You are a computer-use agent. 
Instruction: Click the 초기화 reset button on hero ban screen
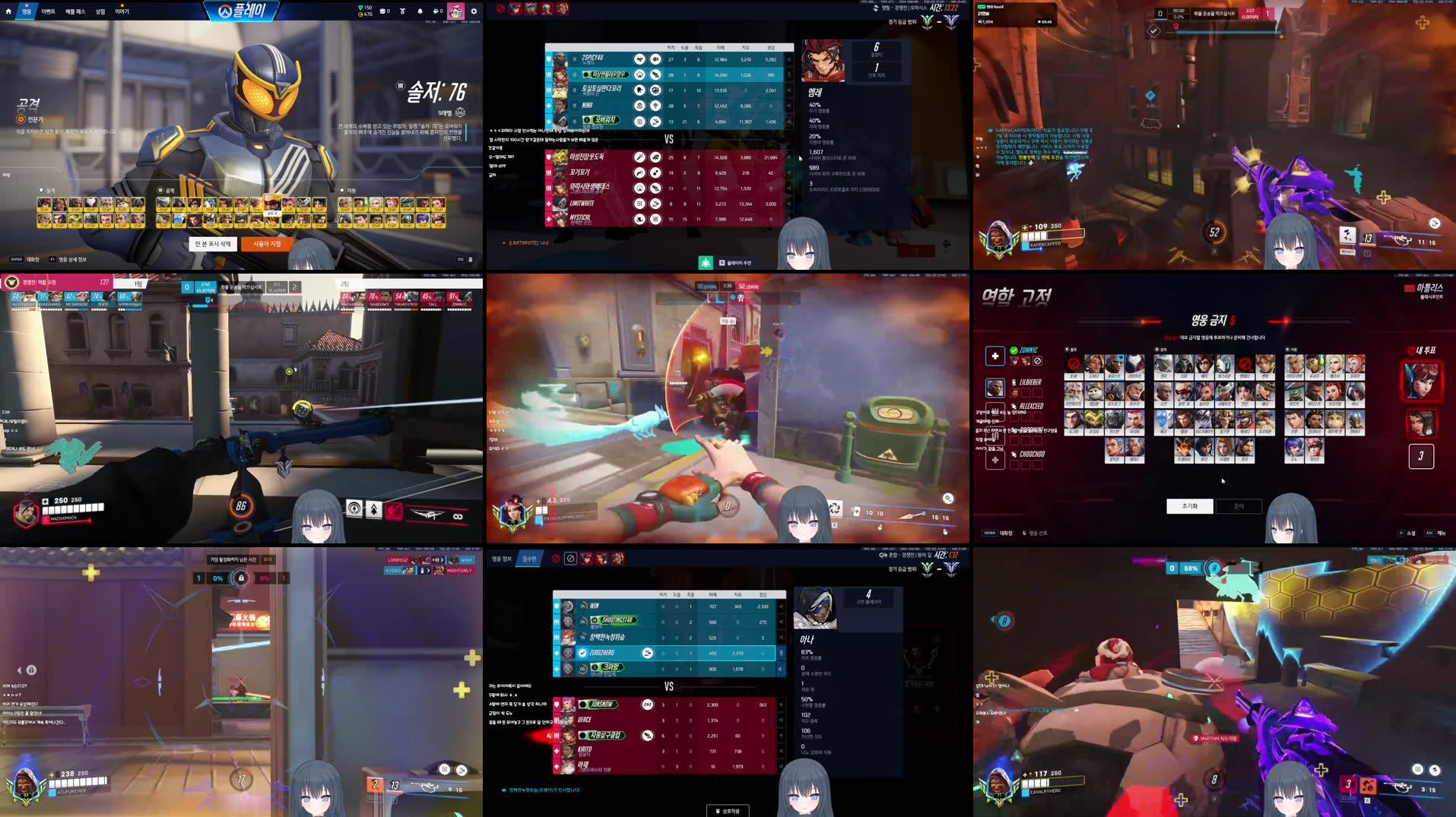click(1189, 506)
